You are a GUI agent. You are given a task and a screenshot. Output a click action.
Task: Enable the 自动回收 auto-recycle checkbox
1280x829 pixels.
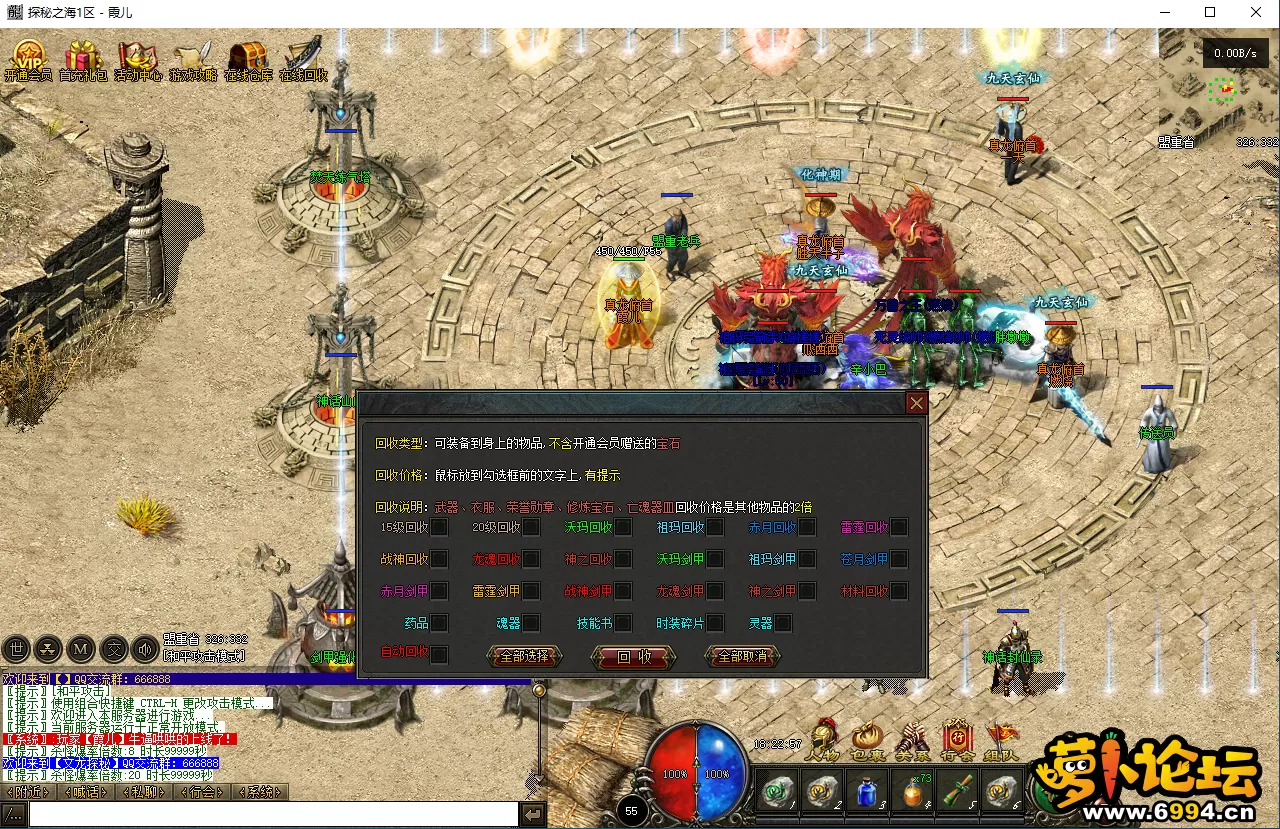click(x=439, y=654)
